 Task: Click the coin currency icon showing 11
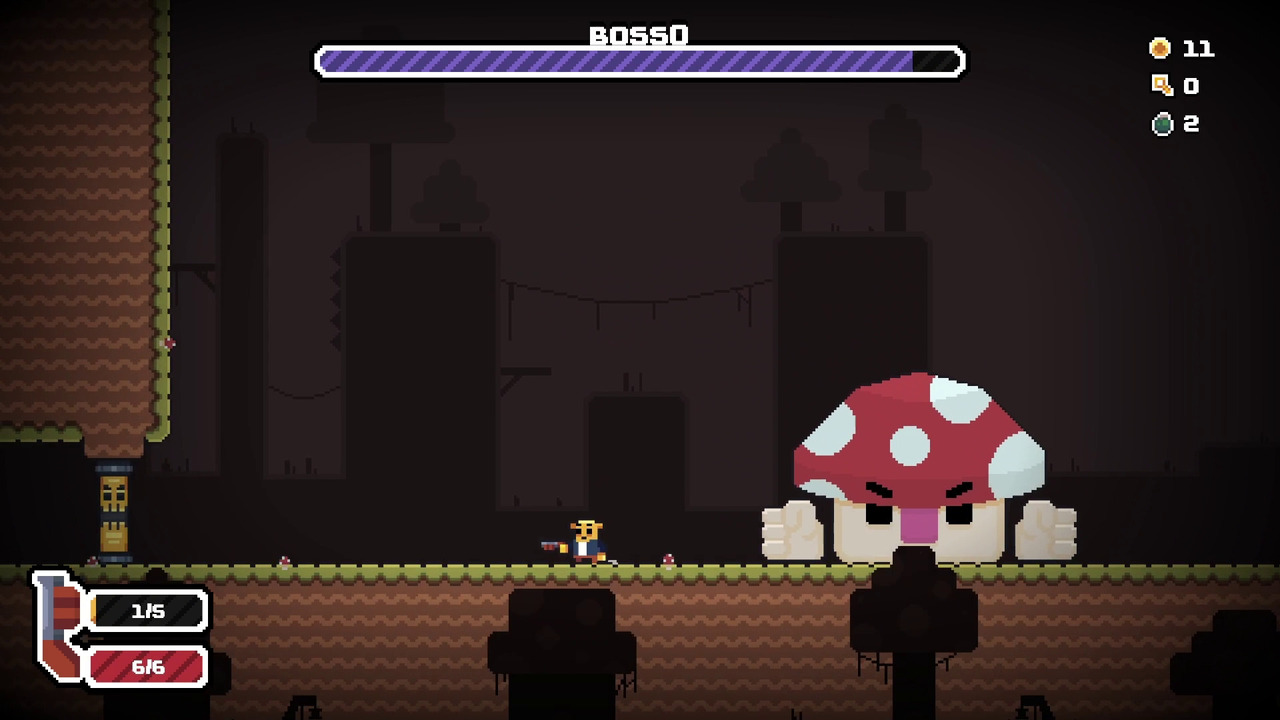(1160, 48)
